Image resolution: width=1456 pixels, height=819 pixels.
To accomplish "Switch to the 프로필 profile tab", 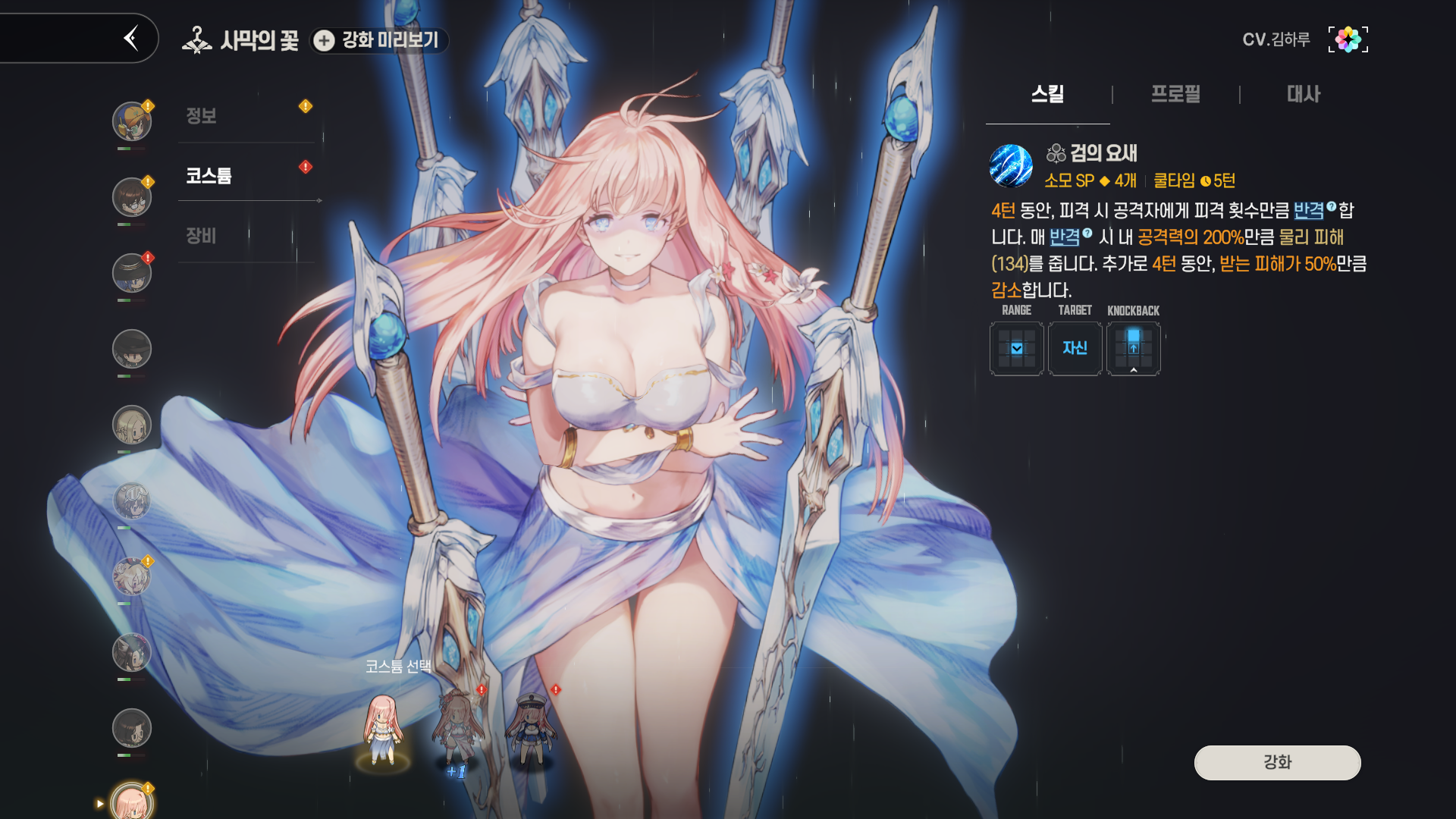I will [1175, 94].
